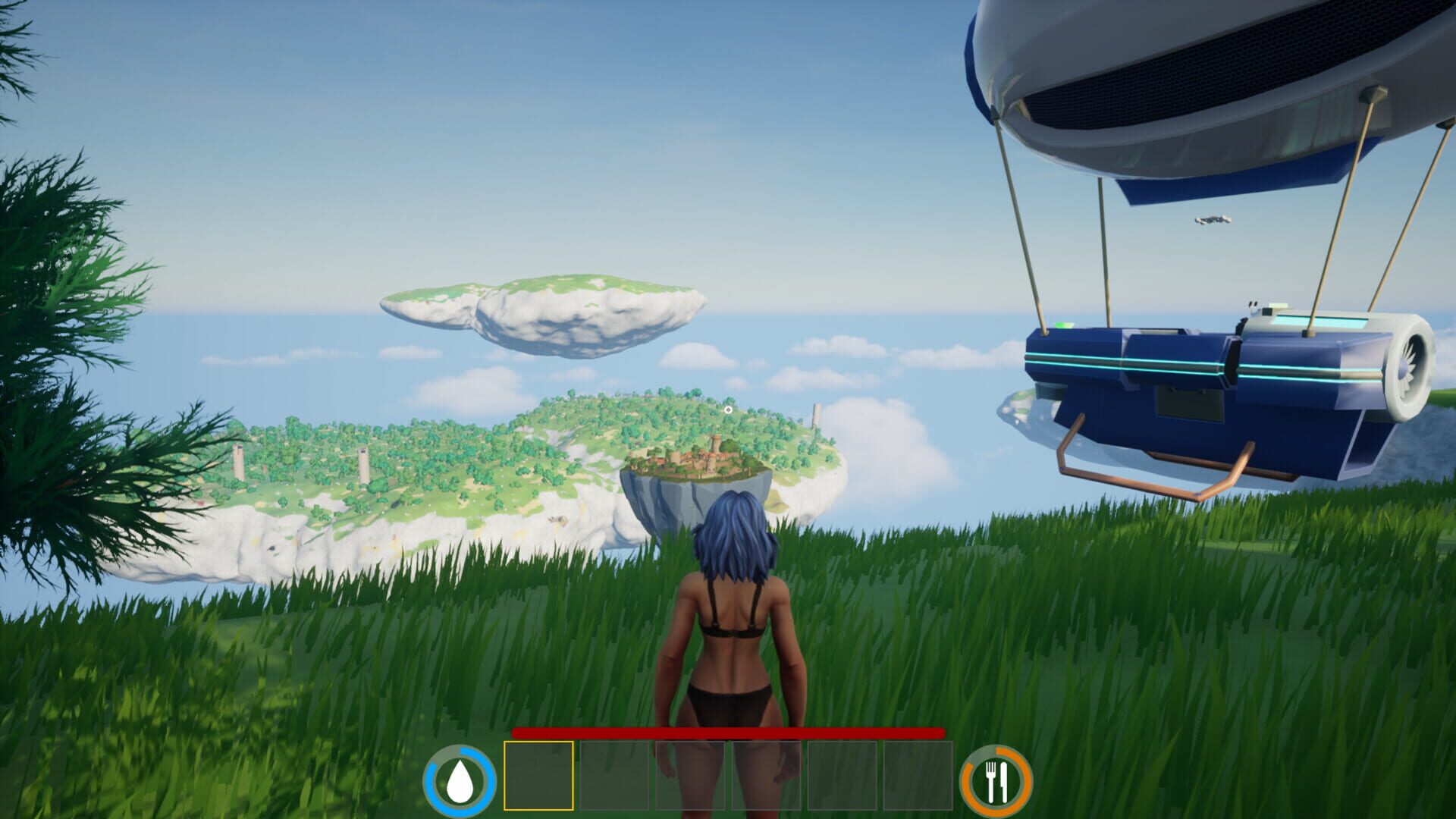The image size is (1456, 819).
Task: Click the player character's blue hair
Action: (x=732, y=531)
